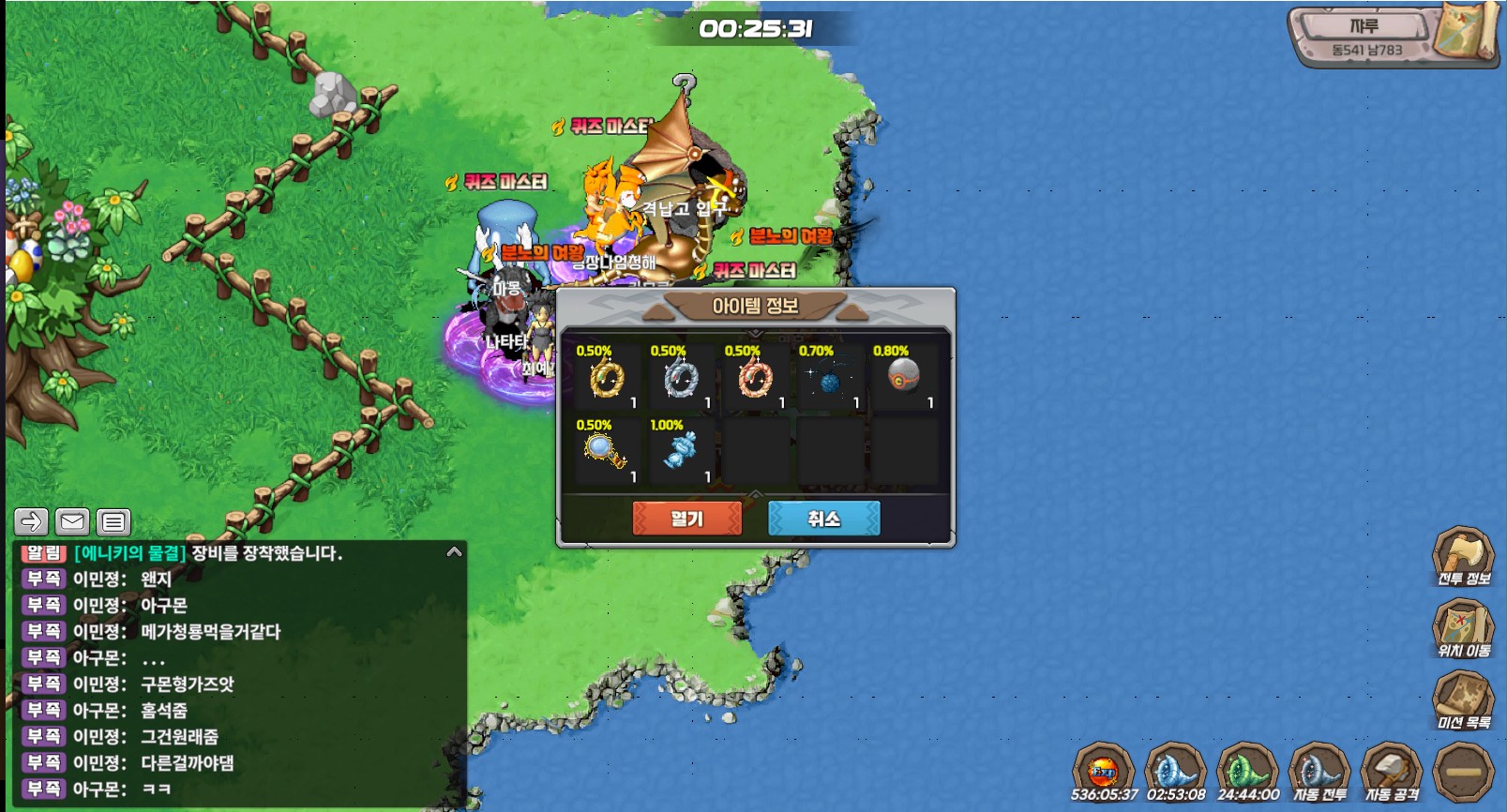
Task: Select the silver snake ring item
Action: (x=682, y=378)
